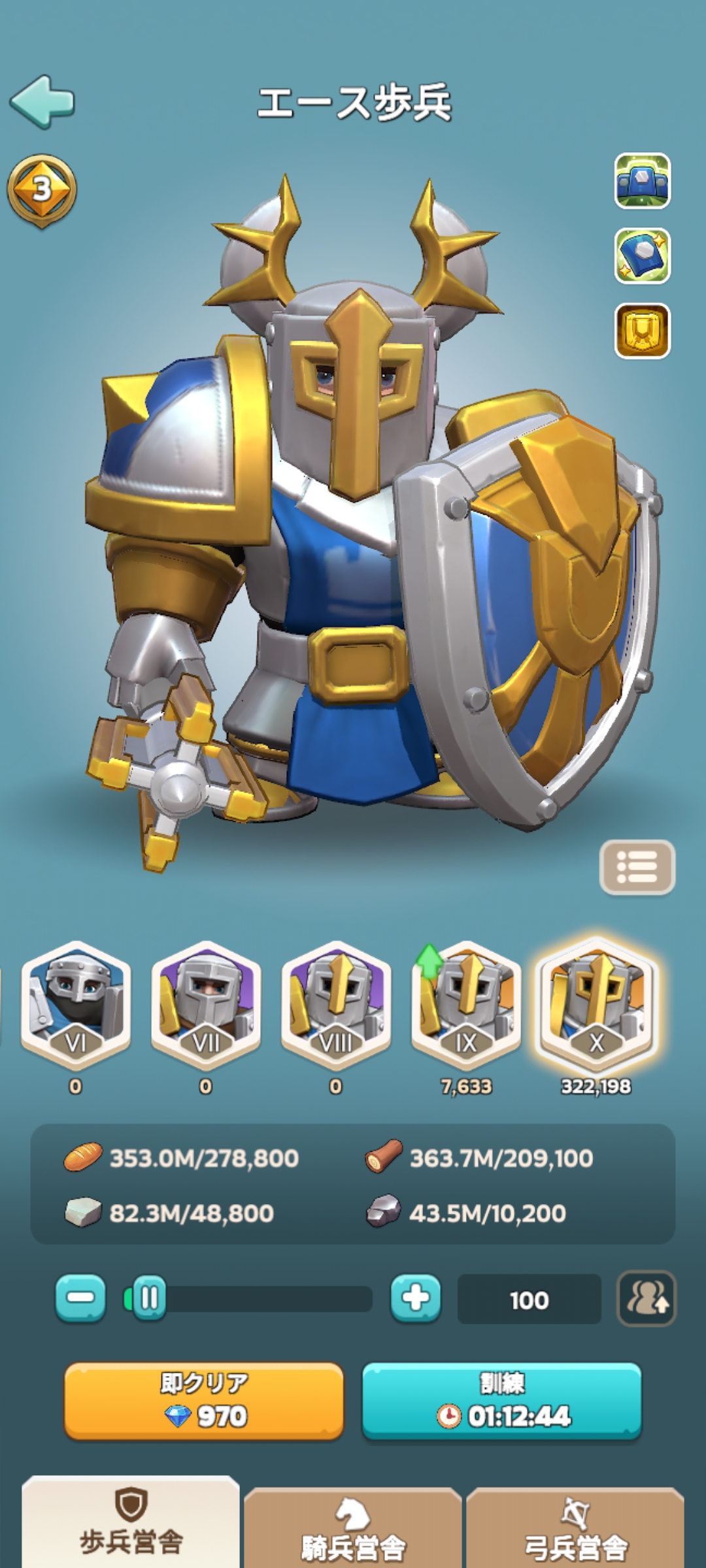Decrease training amount with minus button
The height and width of the screenshot is (1568, 706).
pyautogui.click(x=80, y=1298)
